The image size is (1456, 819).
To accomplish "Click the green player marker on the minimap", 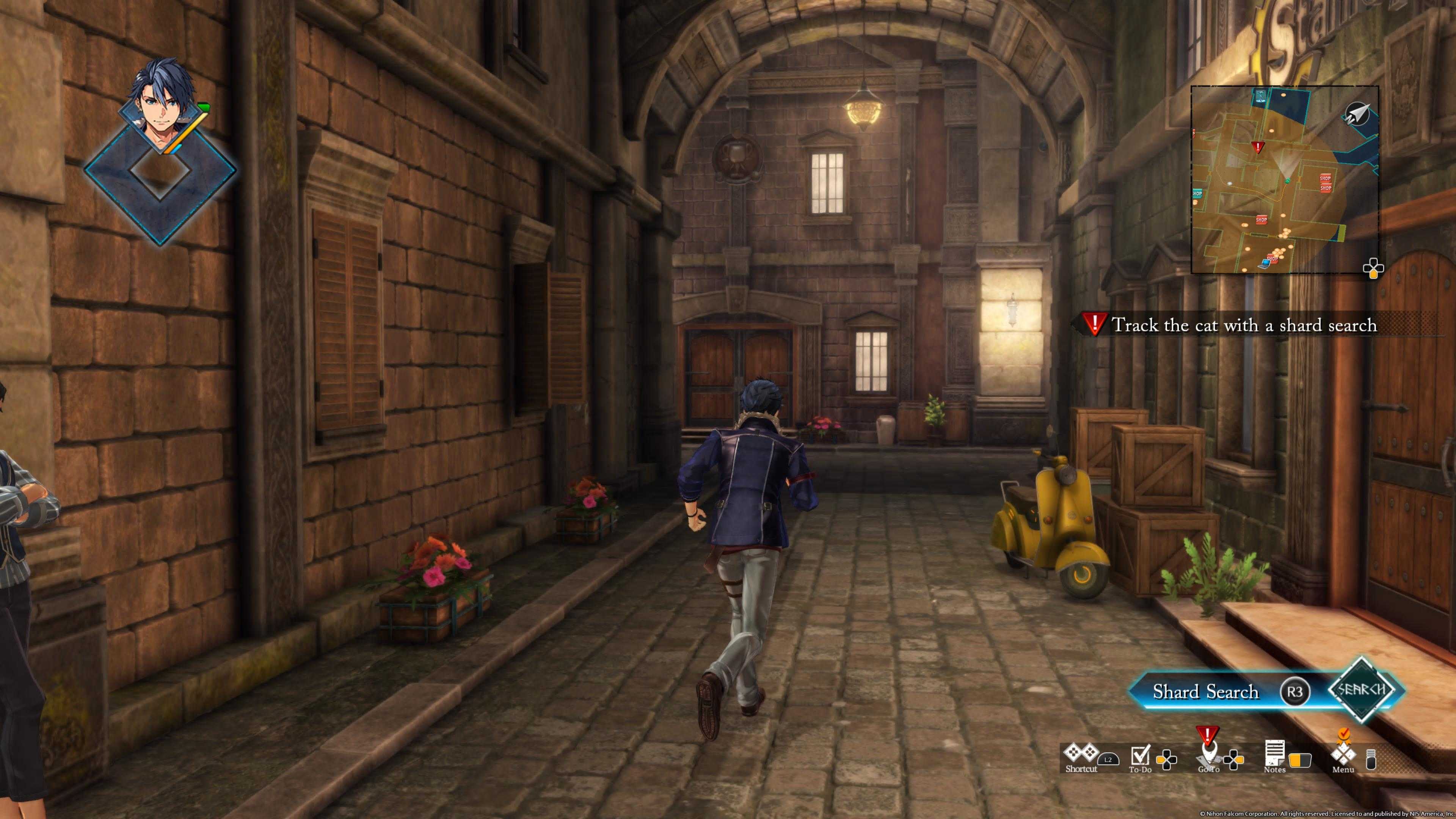I will (x=1287, y=181).
